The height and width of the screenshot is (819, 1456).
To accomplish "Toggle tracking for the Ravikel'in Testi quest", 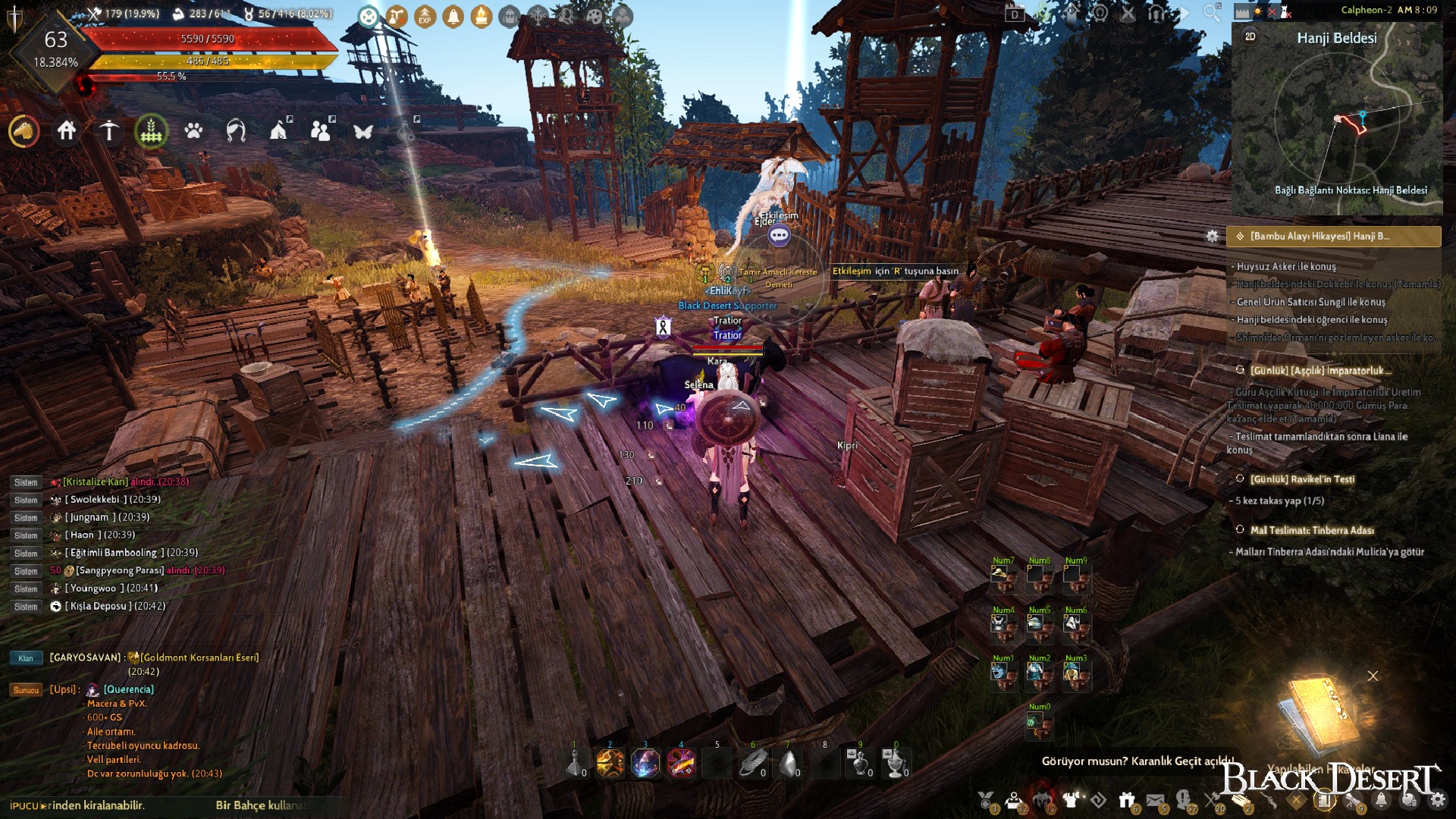I will [x=1239, y=479].
